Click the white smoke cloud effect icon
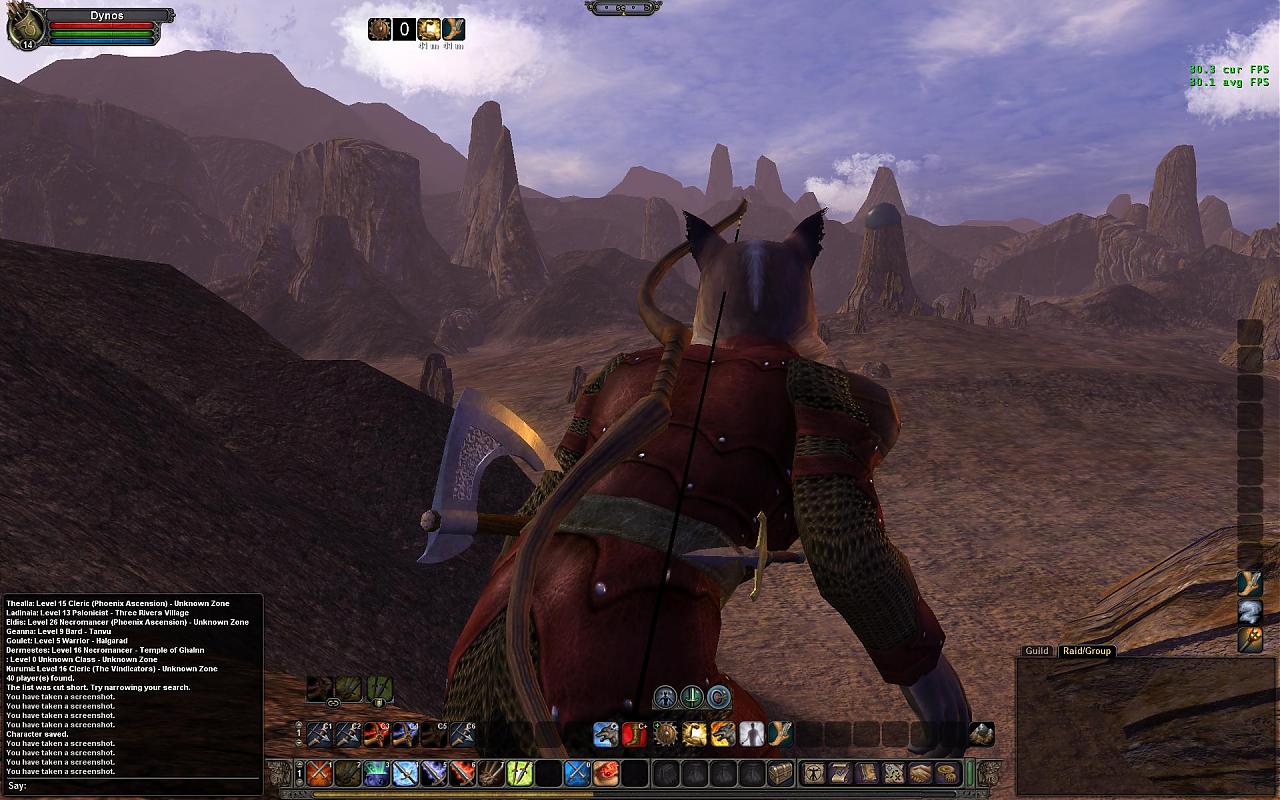This screenshot has height=800, width=1280. click(1250, 611)
